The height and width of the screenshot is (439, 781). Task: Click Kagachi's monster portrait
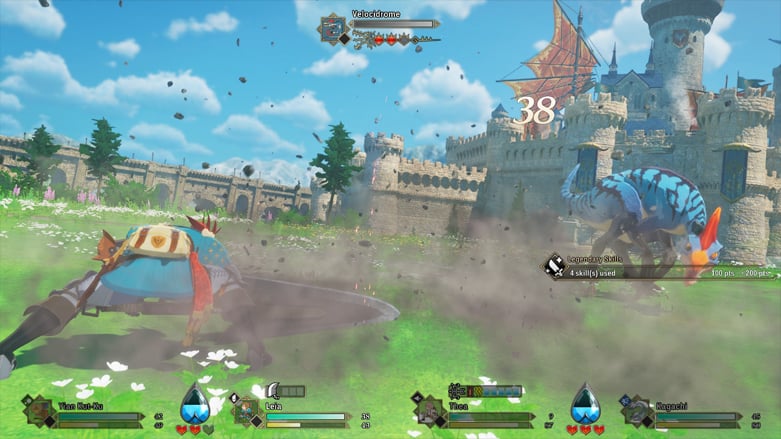pyautogui.click(x=636, y=411)
